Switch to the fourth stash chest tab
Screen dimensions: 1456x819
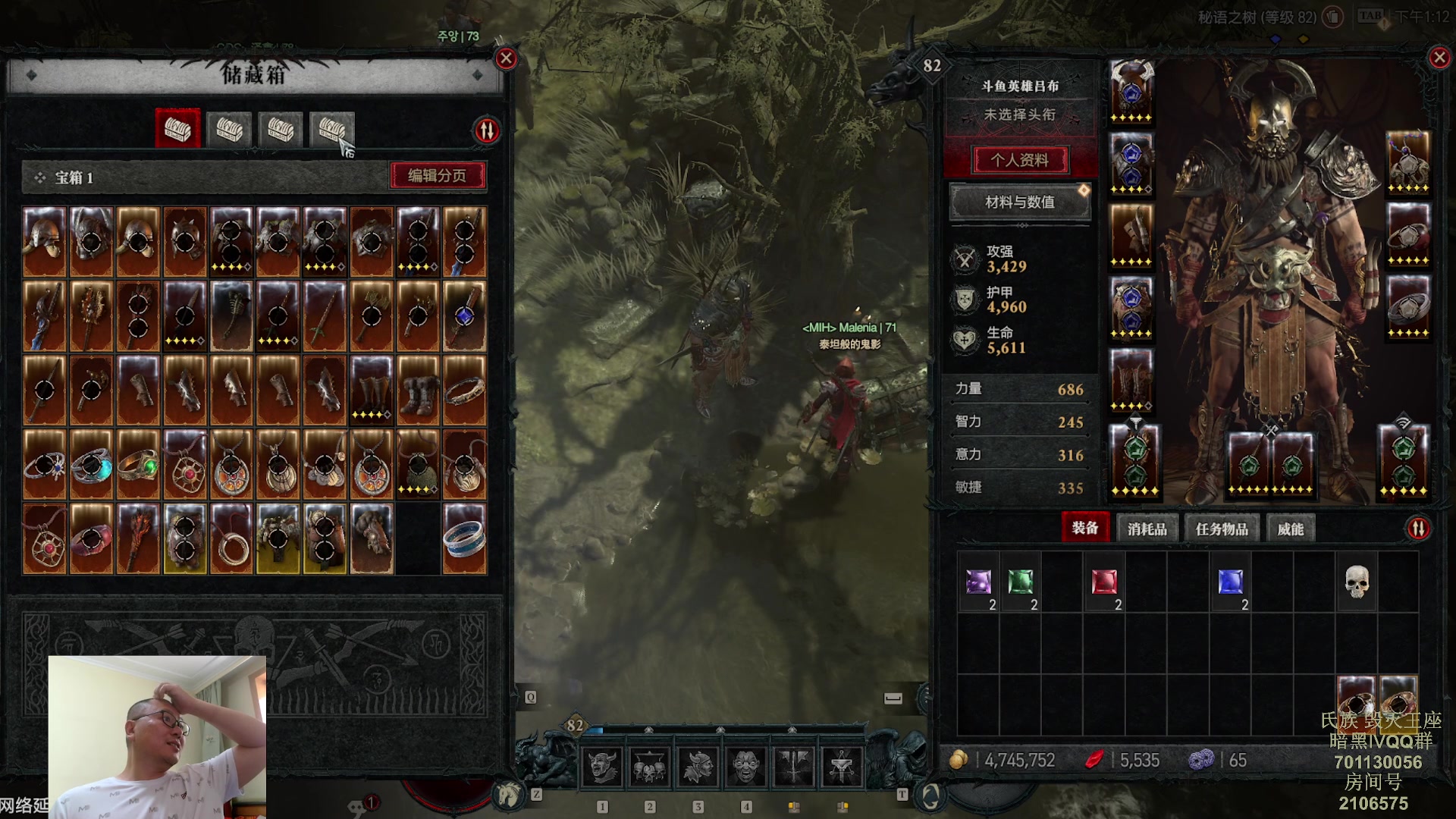coord(332,129)
